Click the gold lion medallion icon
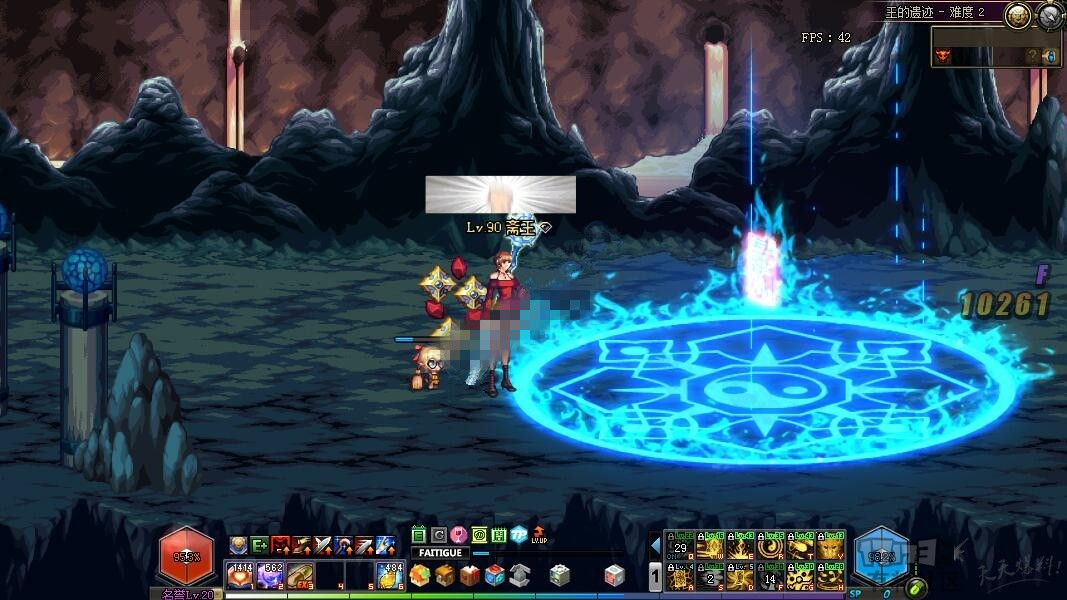The height and width of the screenshot is (600, 1067). (1018, 15)
